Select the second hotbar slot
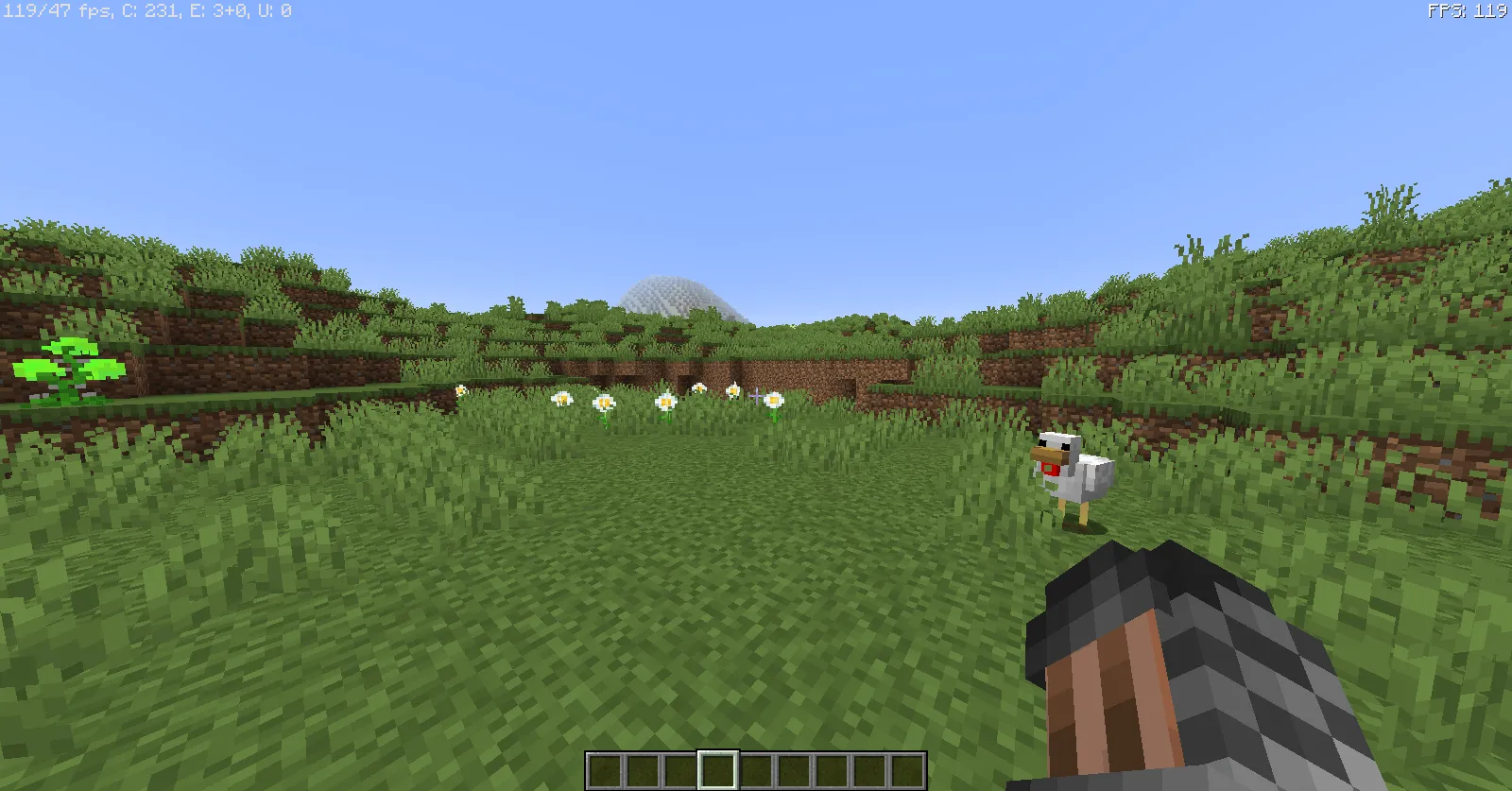This screenshot has height=791, width=1512. point(643,768)
